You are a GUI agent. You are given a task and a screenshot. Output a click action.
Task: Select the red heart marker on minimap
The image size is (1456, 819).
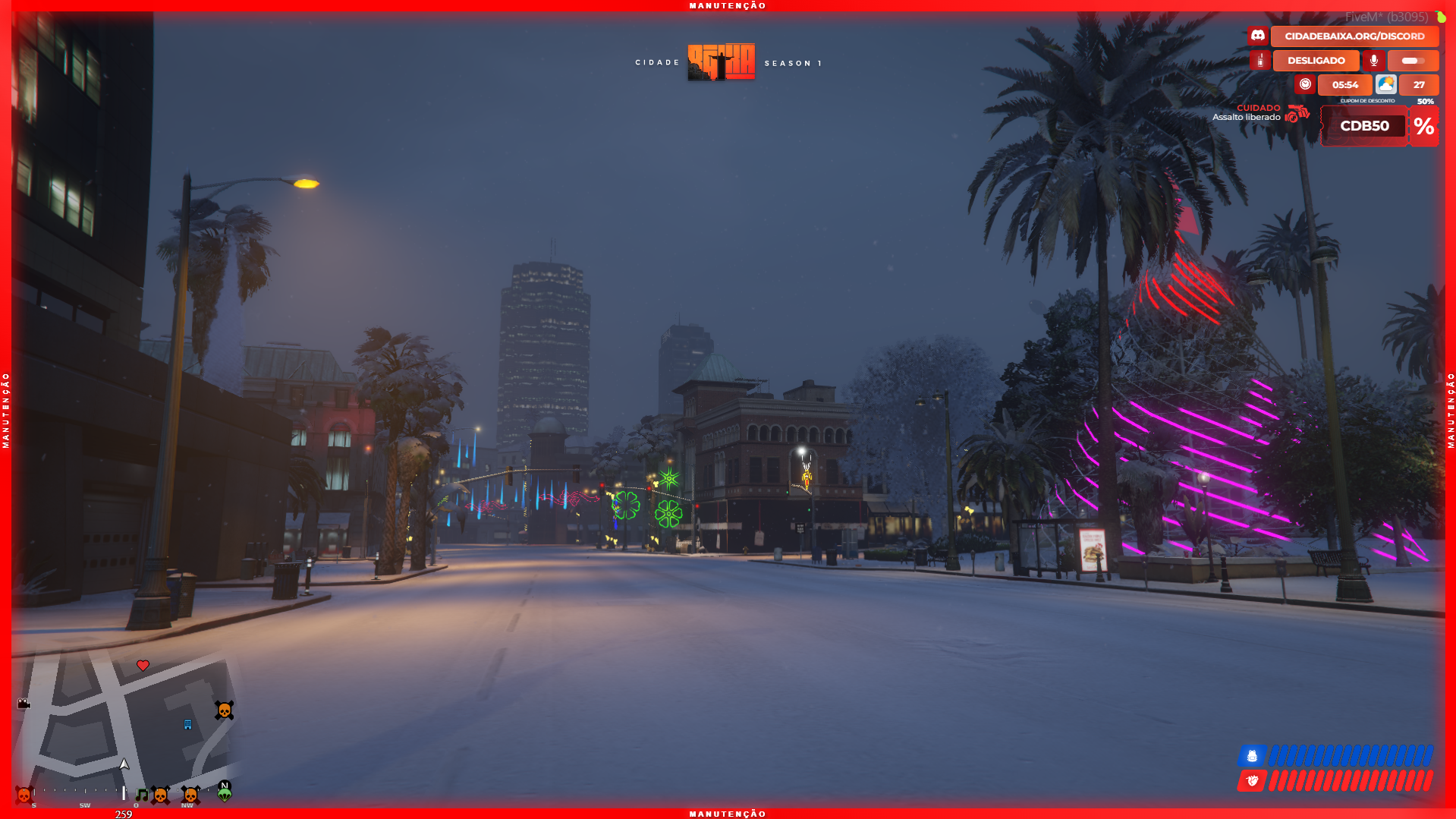(x=143, y=666)
